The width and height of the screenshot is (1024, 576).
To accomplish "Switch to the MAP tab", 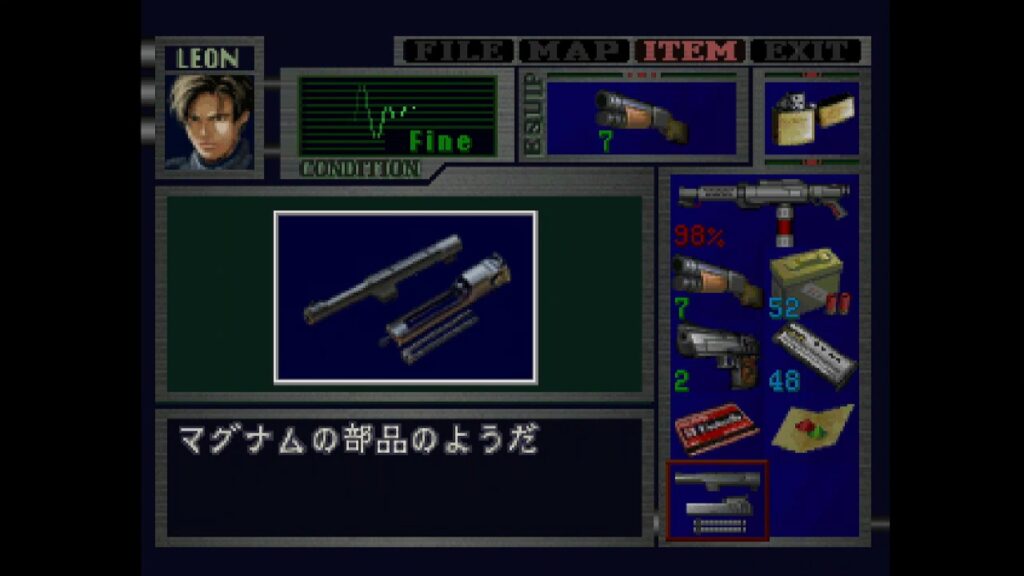I will (x=574, y=51).
